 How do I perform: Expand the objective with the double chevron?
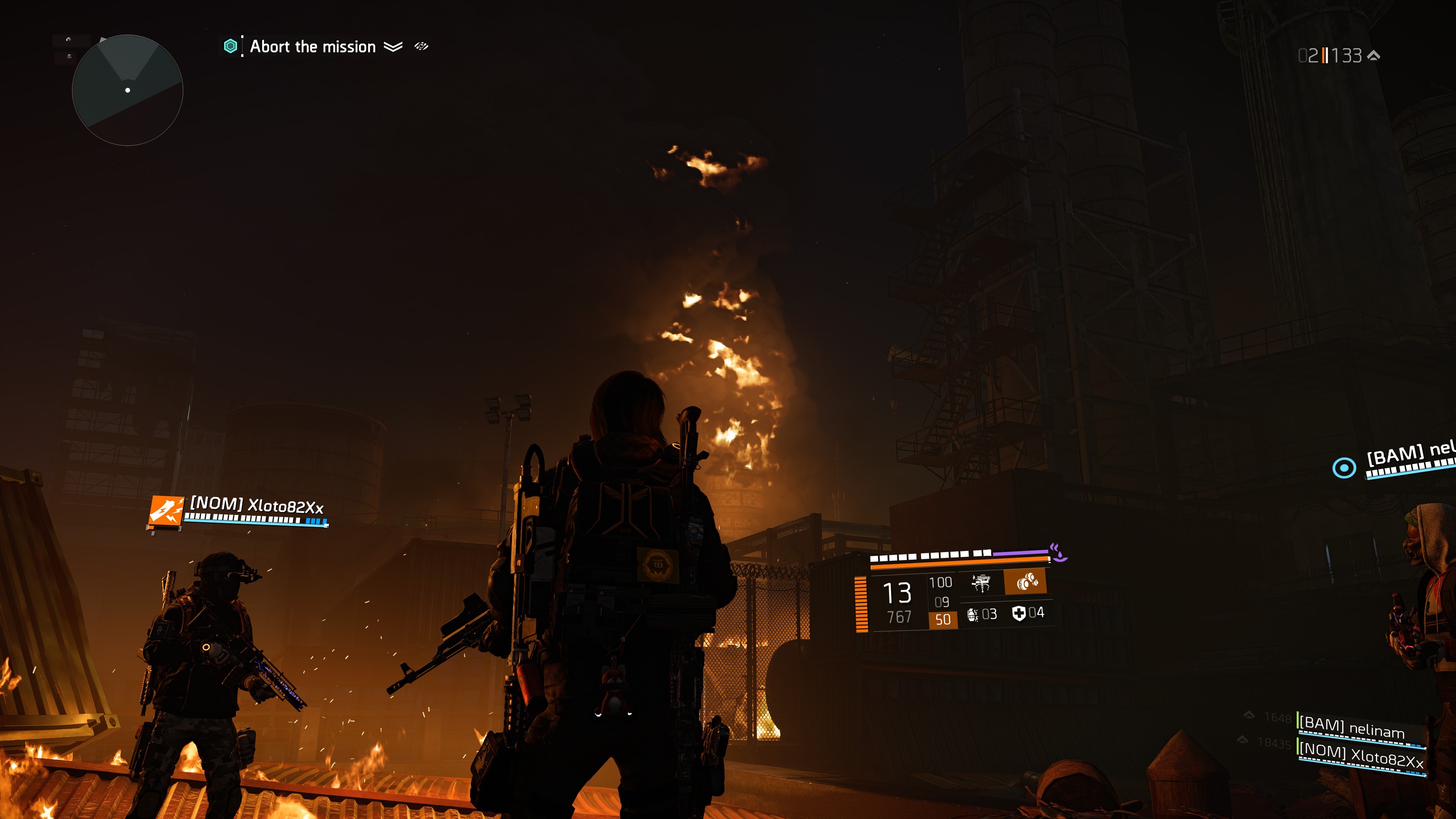coord(394,46)
